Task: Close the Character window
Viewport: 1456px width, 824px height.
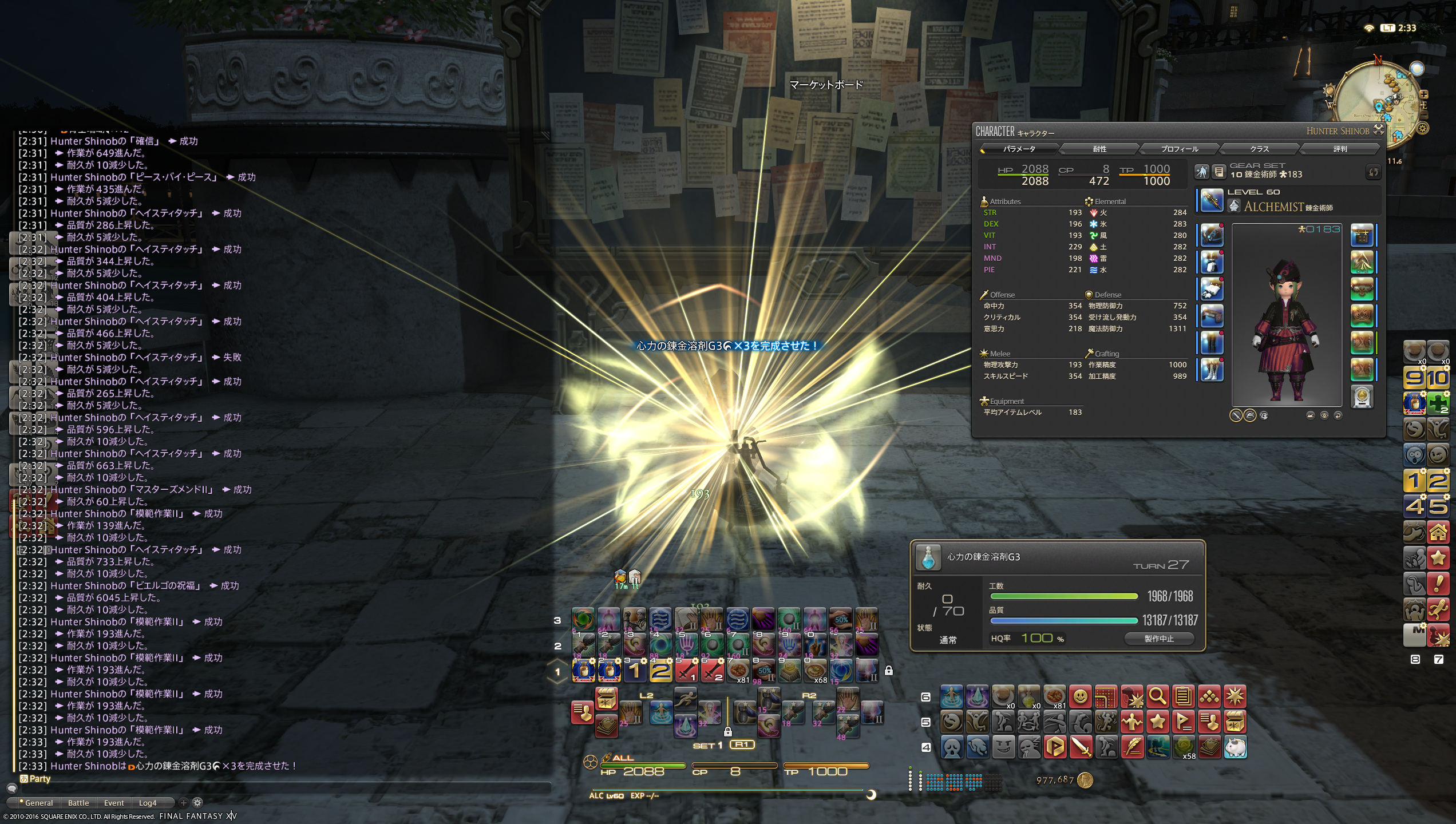Action: point(1379,130)
